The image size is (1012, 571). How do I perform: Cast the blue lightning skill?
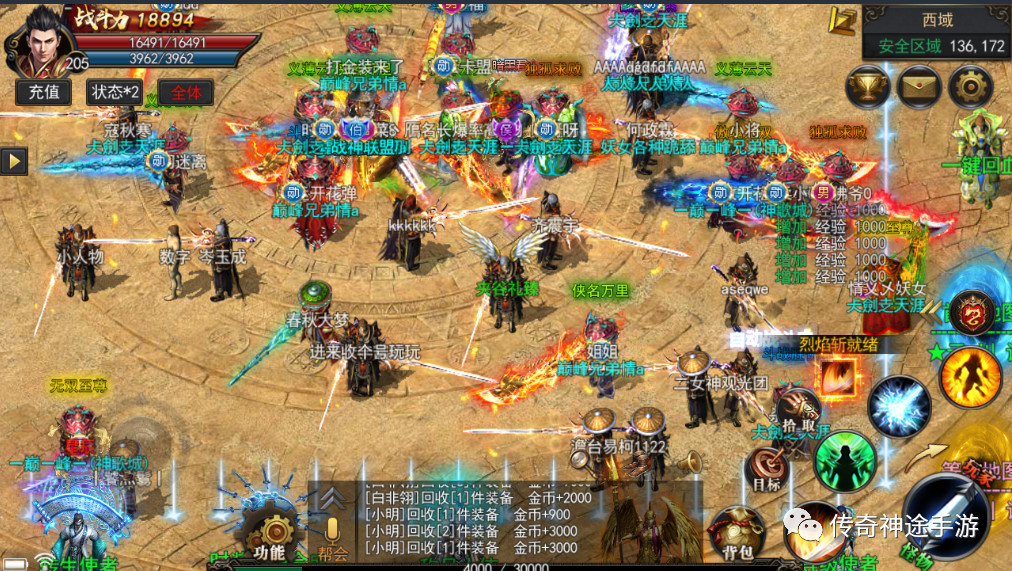(x=898, y=406)
